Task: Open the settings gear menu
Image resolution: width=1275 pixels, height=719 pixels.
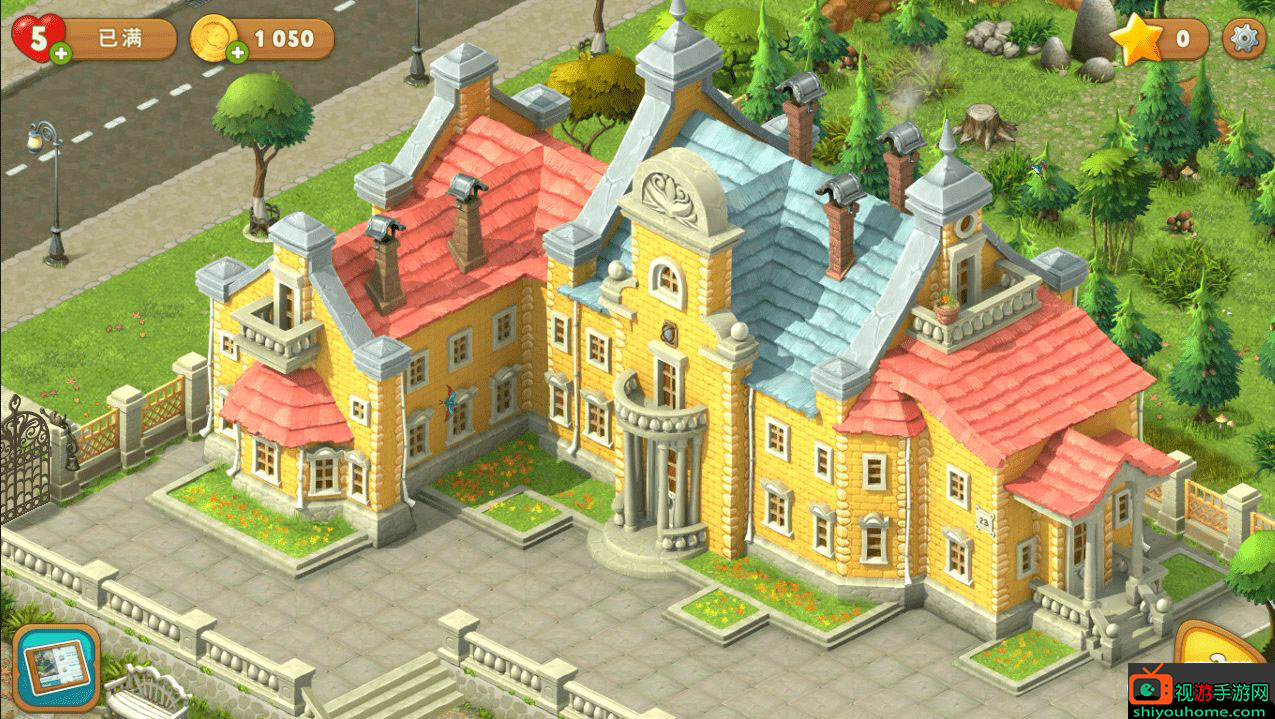Action: point(1244,39)
